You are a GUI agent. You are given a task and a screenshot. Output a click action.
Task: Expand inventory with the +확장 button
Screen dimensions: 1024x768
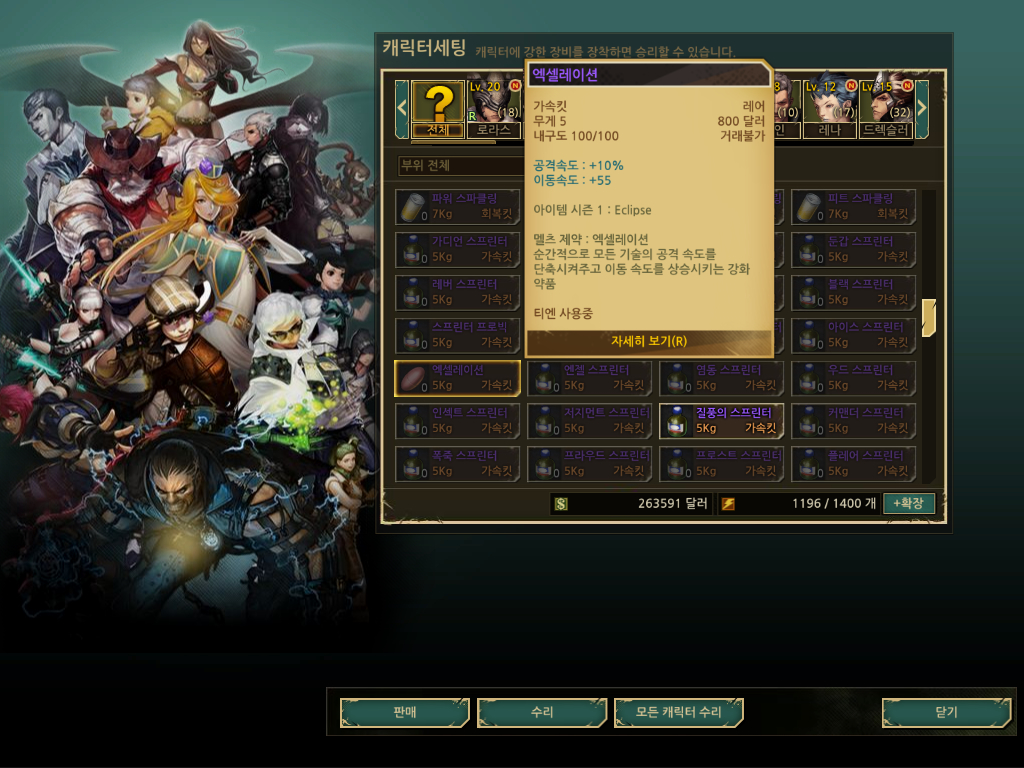tap(908, 503)
